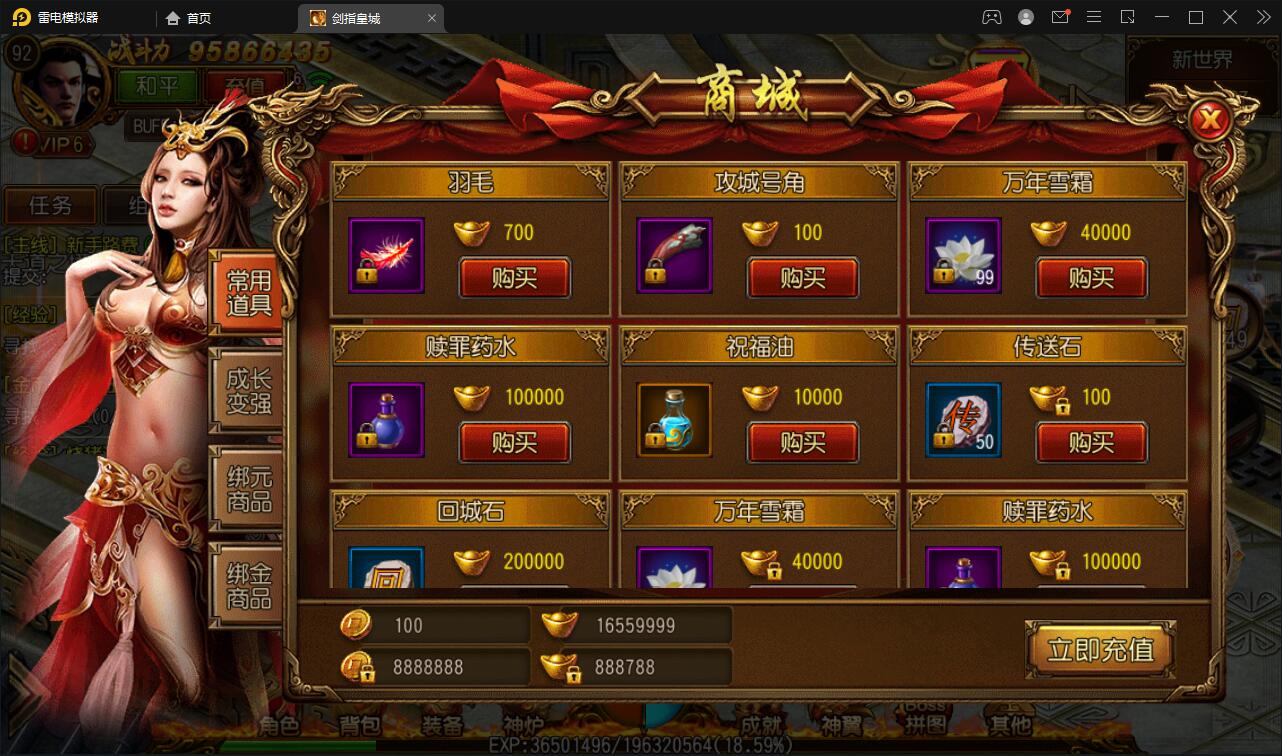This screenshot has height=756, width=1282.
Task: Open the 新世界 panel top right
Action: (1199, 60)
